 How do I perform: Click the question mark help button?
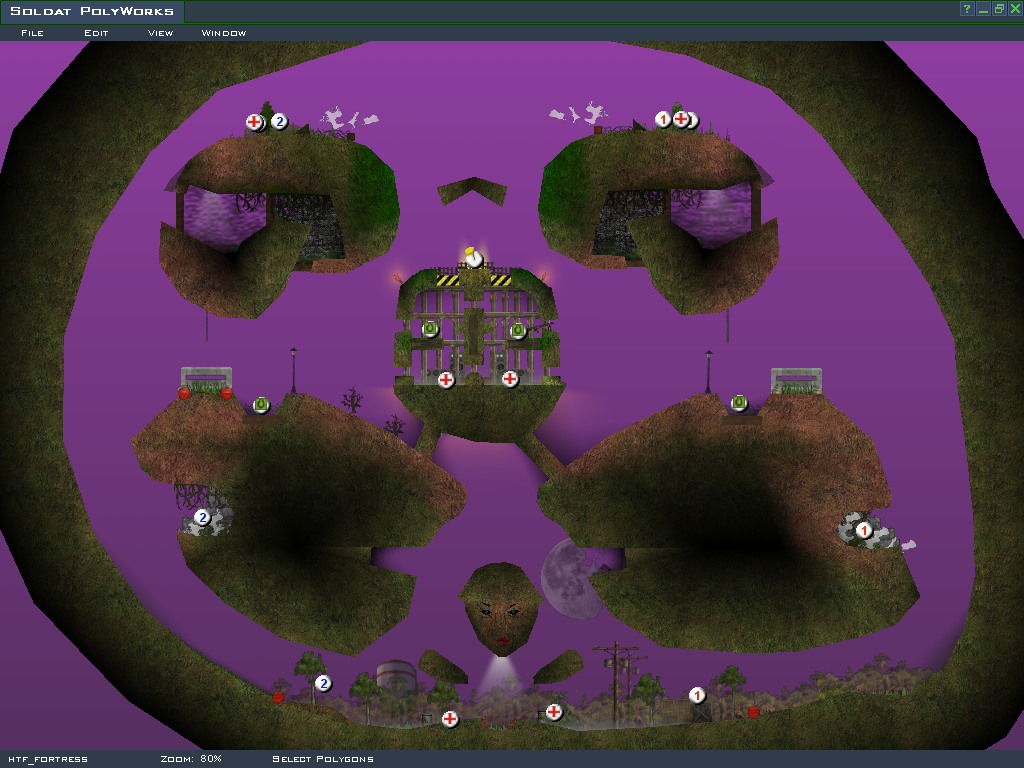[967, 9]
